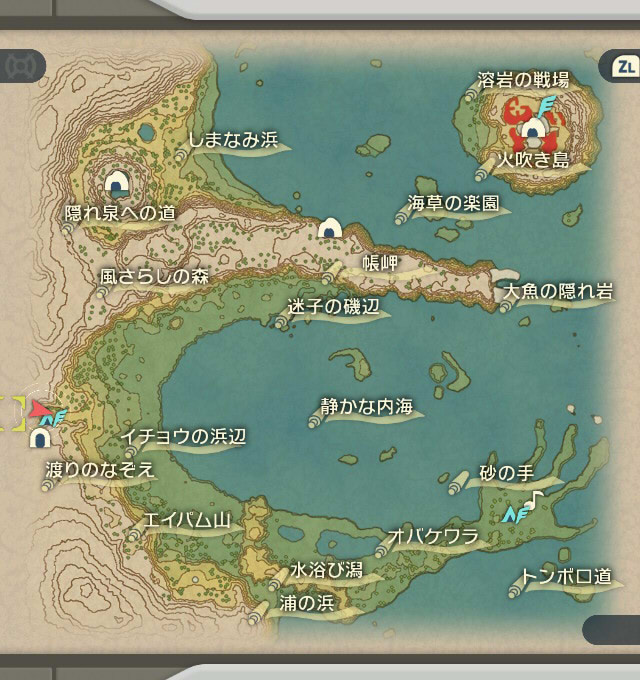
Task: Select the トンボロ道 map label
Action: click(x=565, y=576)
